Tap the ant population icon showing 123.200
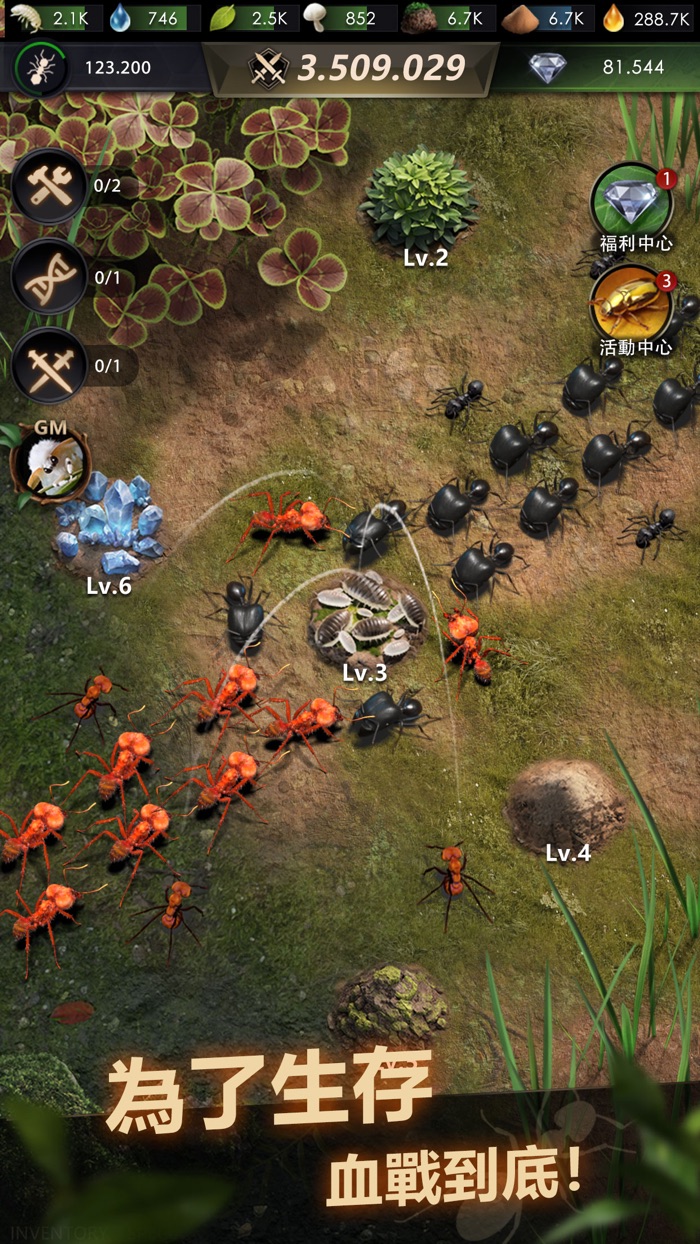 coord(42,68)
